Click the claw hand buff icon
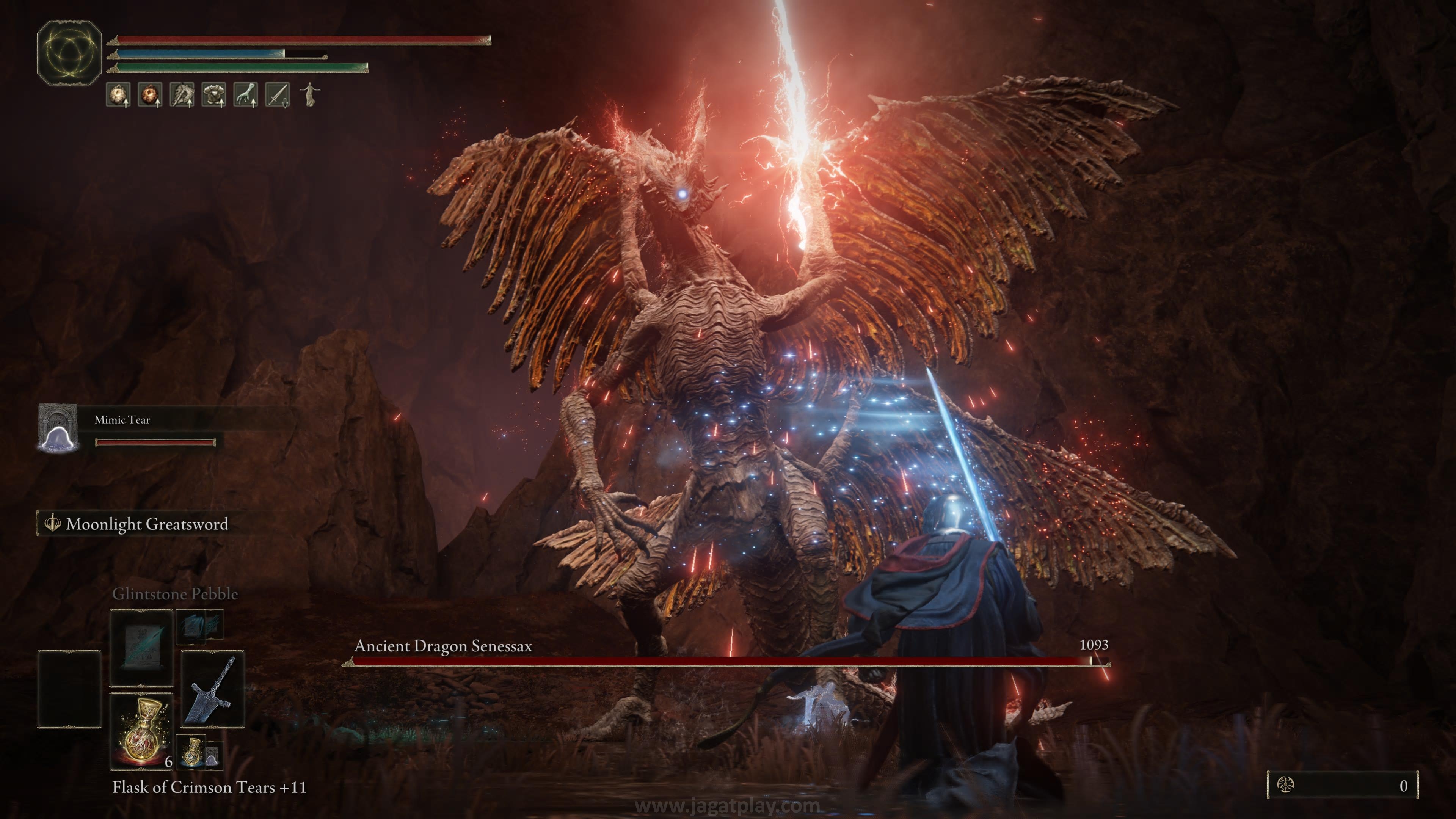Viewport: 1456px width, 819px height. (x=246, y=94)
